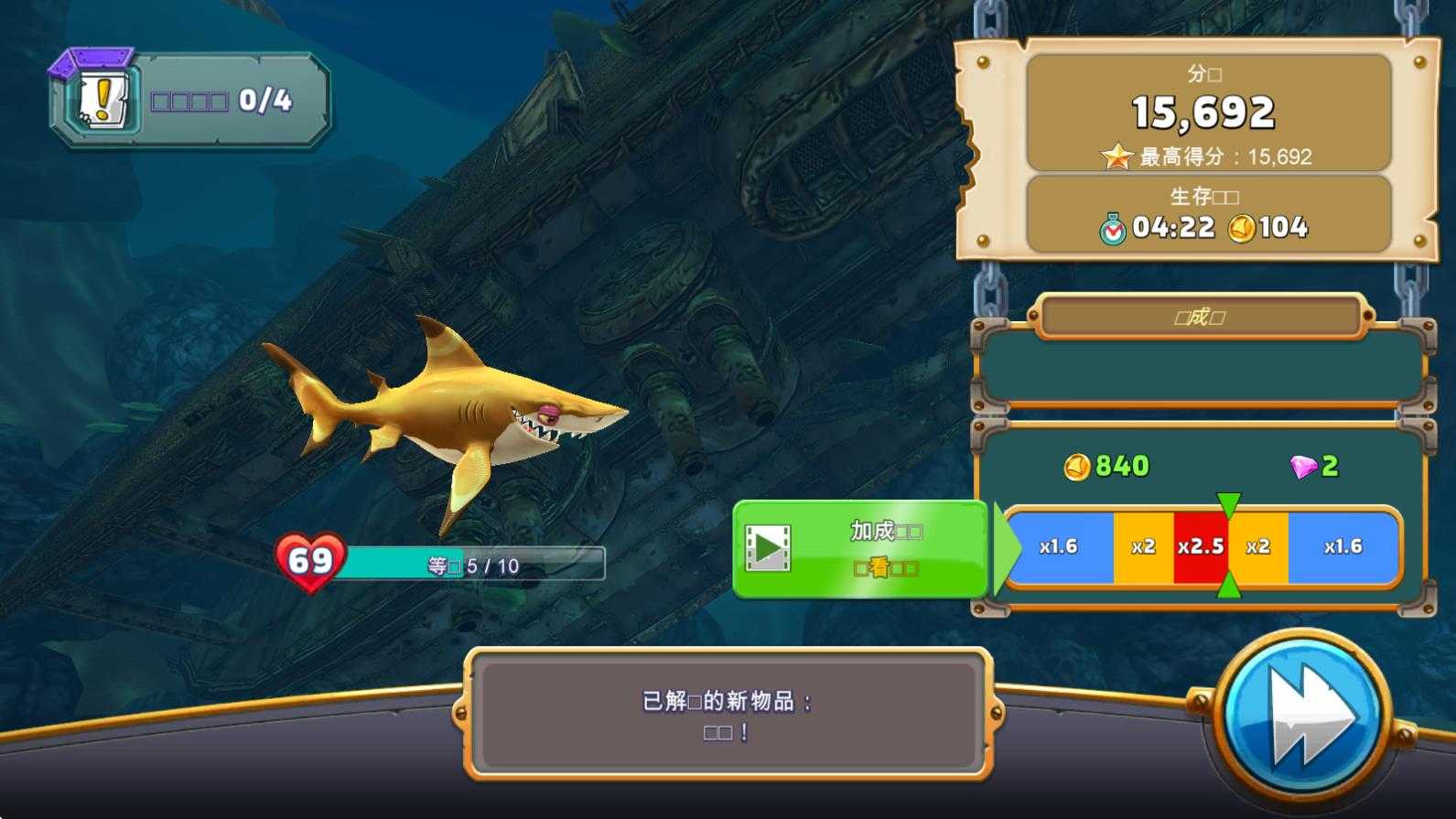Select the red x2.5 multiplier segment
The image size is (1456, 819).
coord(1200,545)
